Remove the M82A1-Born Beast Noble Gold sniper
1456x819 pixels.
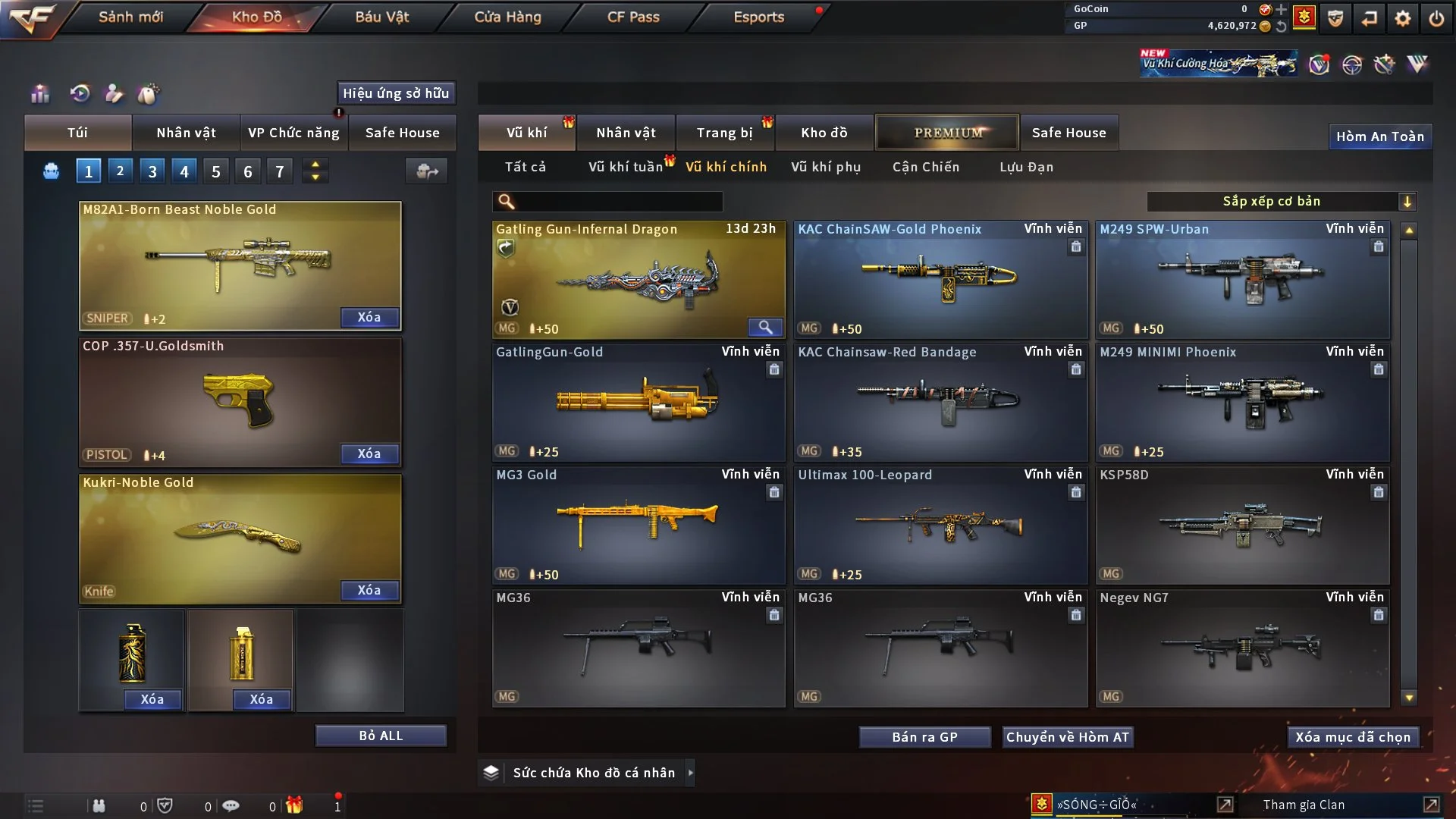tap(369, 318)
